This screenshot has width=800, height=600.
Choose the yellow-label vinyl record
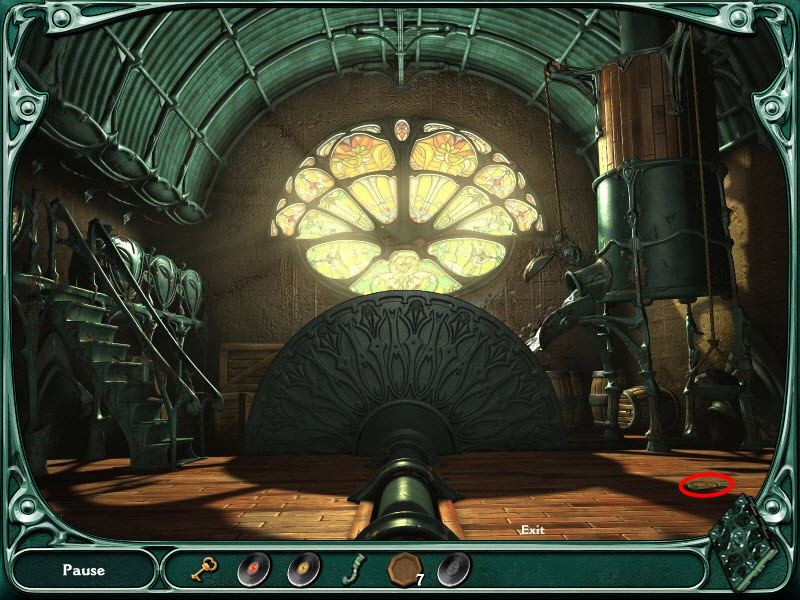[x=304, y=569]
